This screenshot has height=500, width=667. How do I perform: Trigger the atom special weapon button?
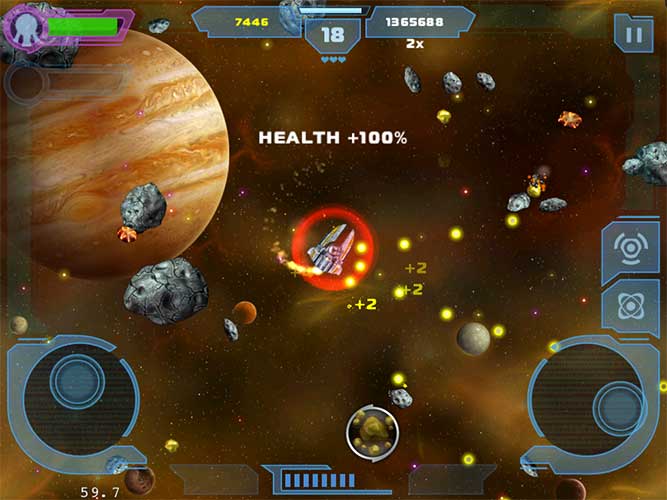[x=630, y=307]
